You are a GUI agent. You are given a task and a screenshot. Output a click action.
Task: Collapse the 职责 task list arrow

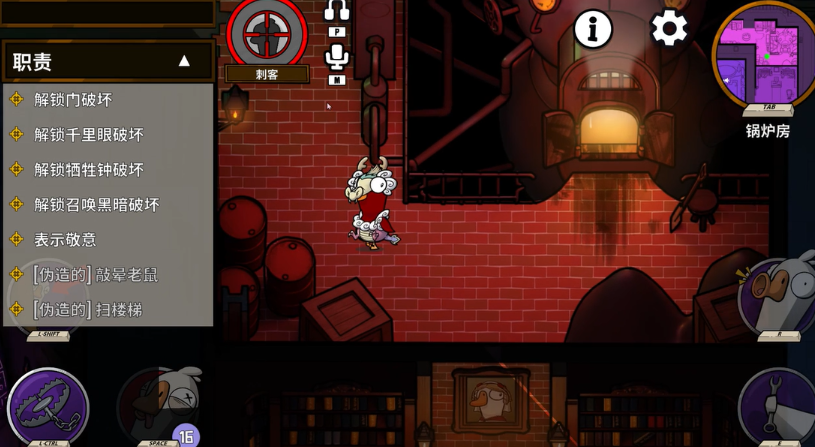(184, 61)
